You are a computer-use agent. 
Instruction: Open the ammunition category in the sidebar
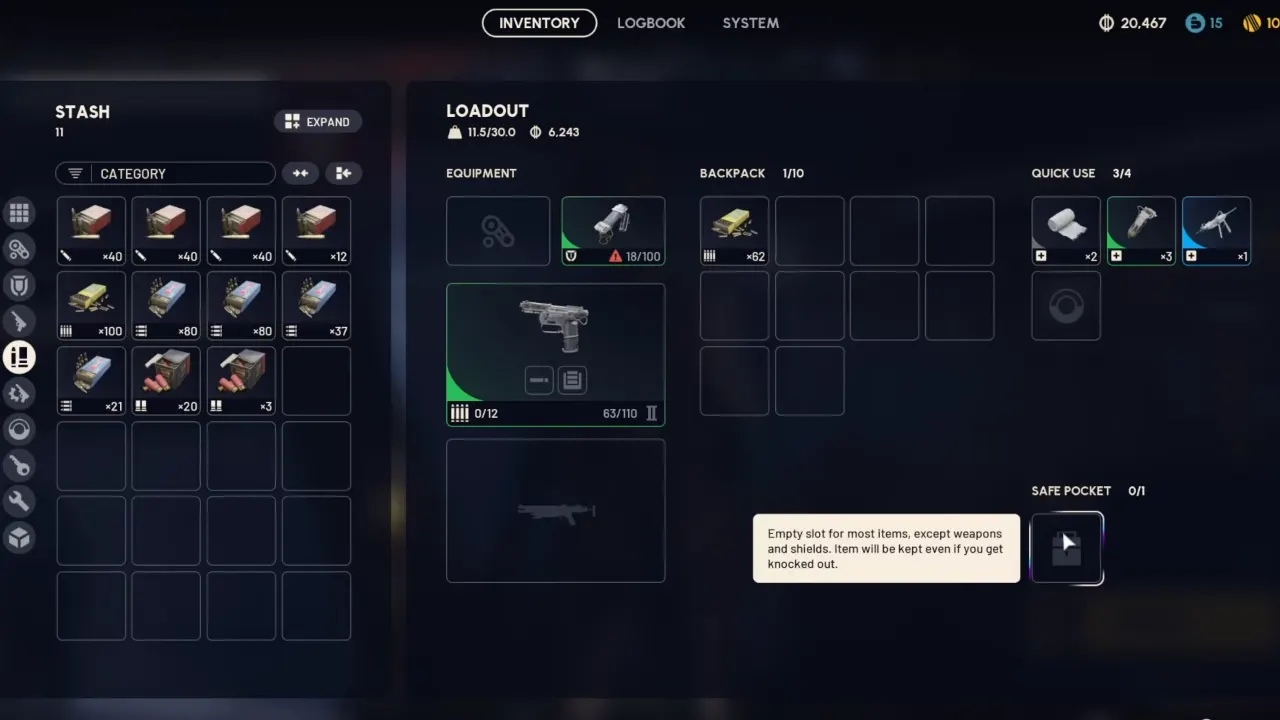click(x=20, y=357)
